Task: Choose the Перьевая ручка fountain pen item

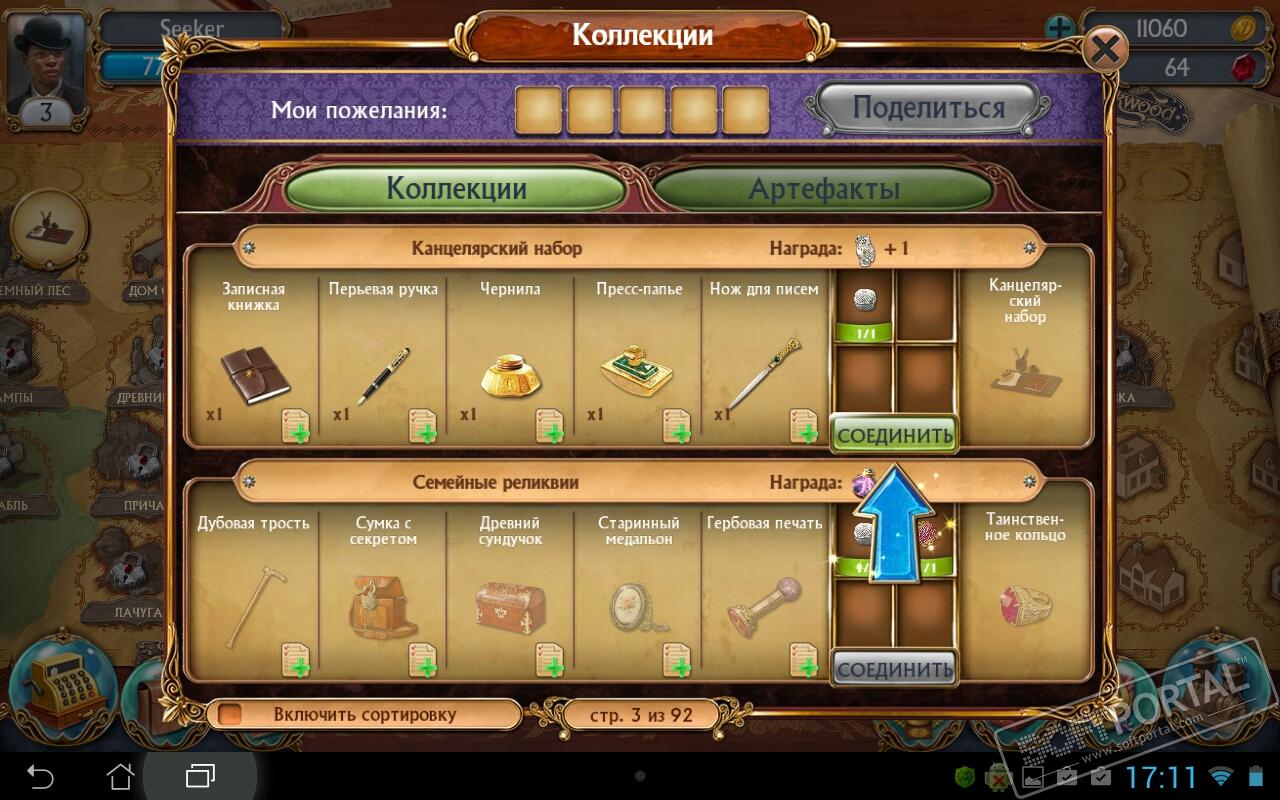Action: pyautogui.click(x=384, y=375)
